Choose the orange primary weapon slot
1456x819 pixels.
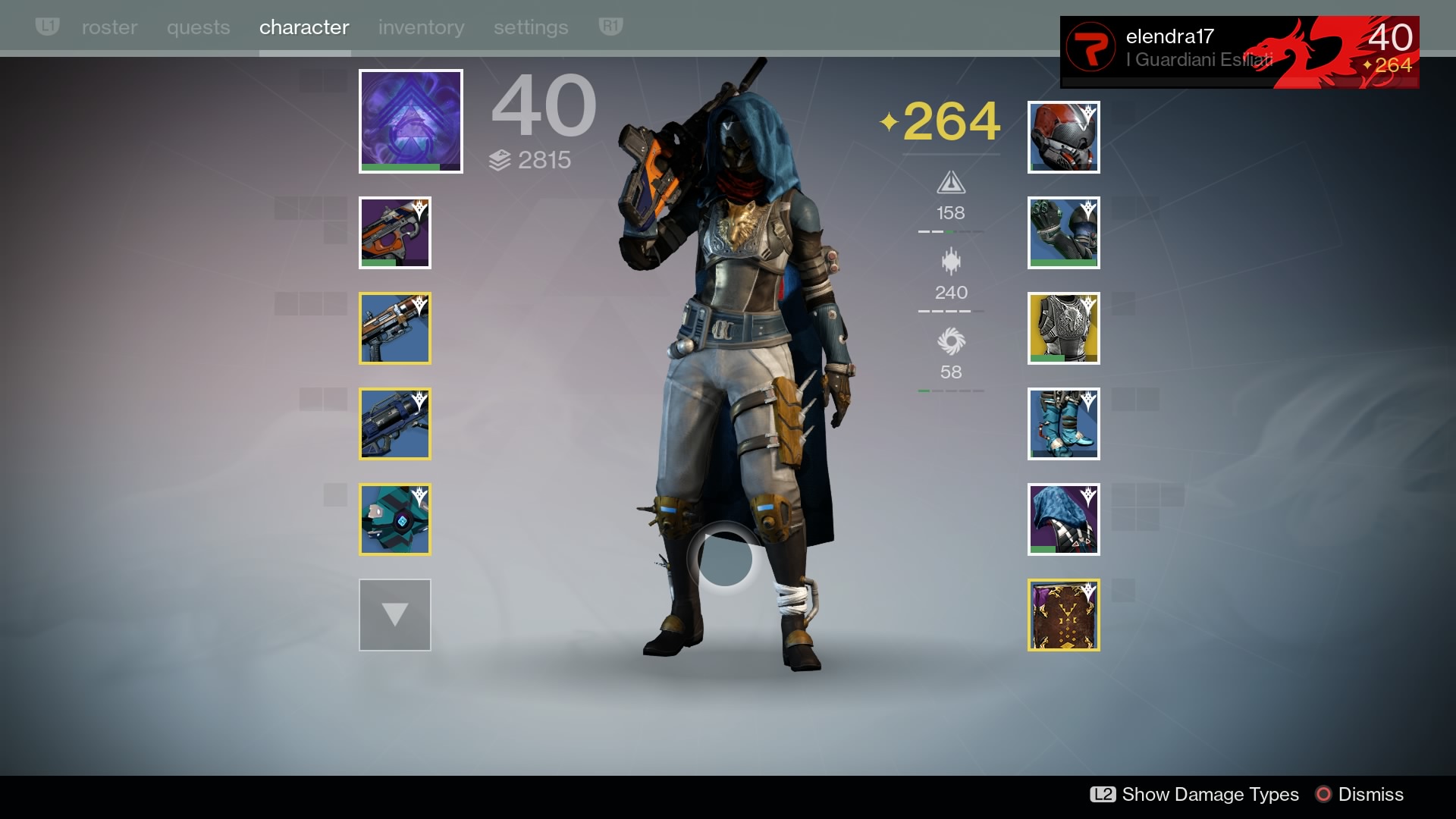coord(394,233)
